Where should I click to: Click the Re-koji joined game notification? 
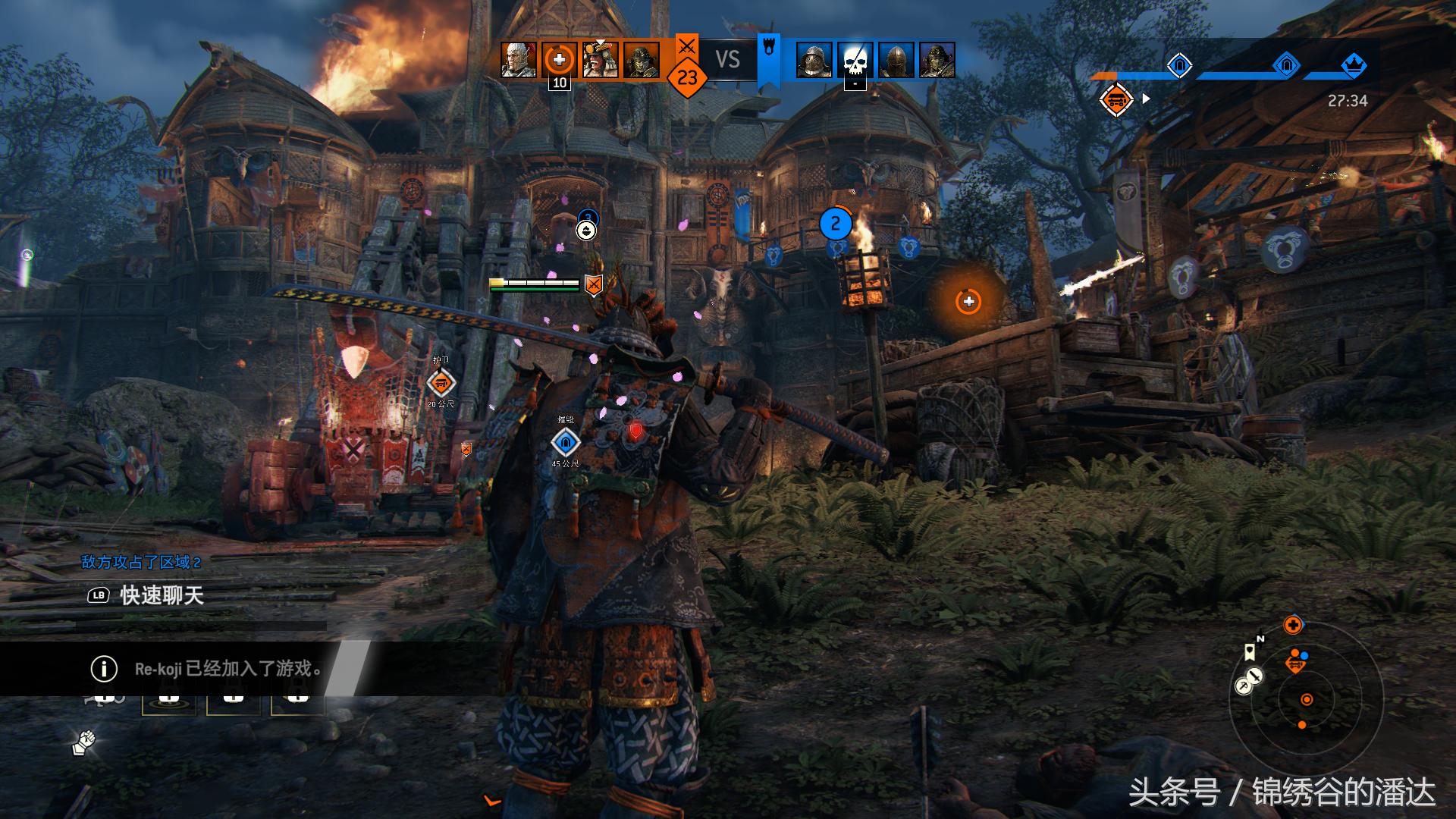[x=227, y=668]
